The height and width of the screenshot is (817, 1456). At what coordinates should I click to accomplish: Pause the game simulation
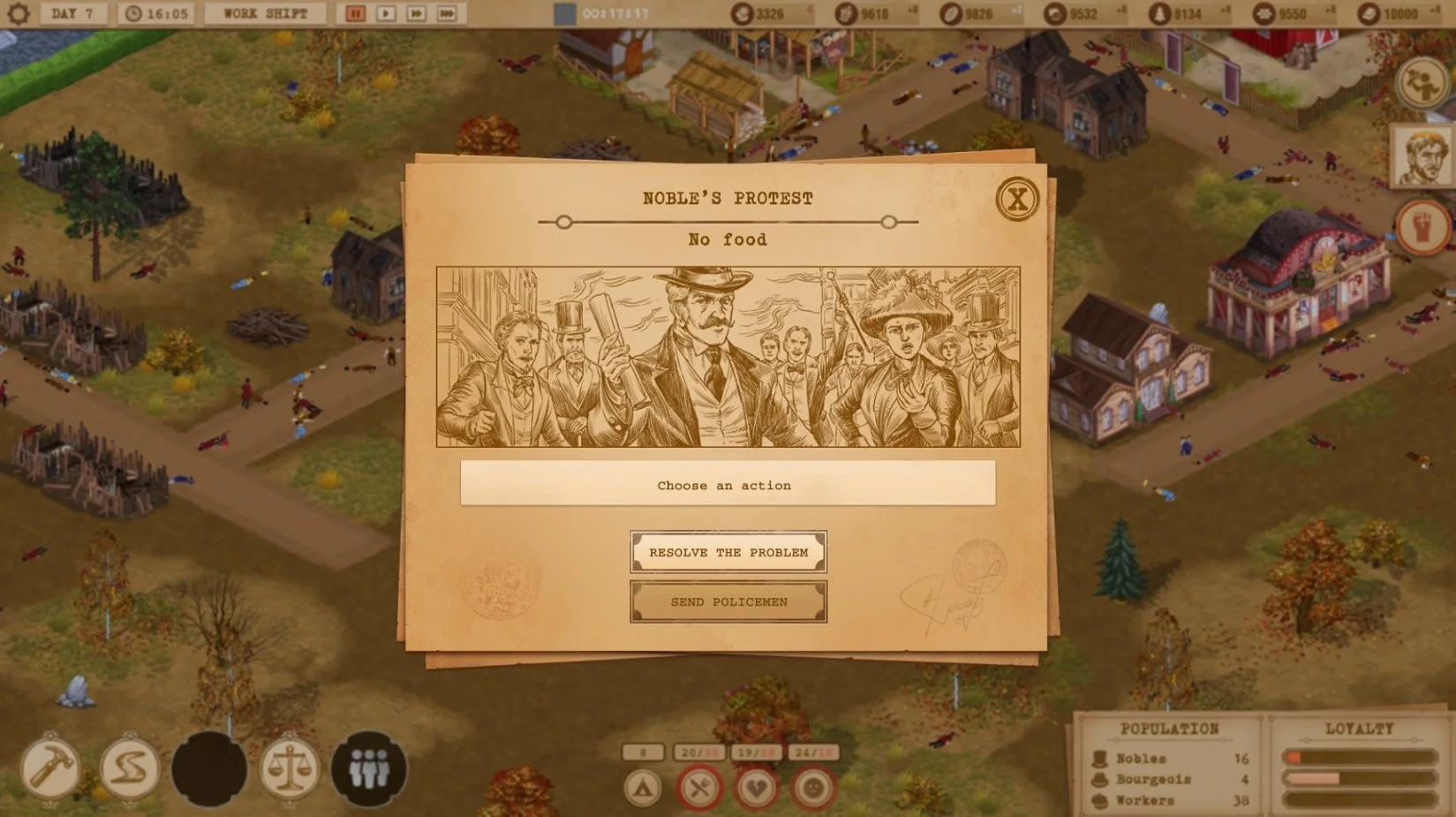tap(357, 12)
